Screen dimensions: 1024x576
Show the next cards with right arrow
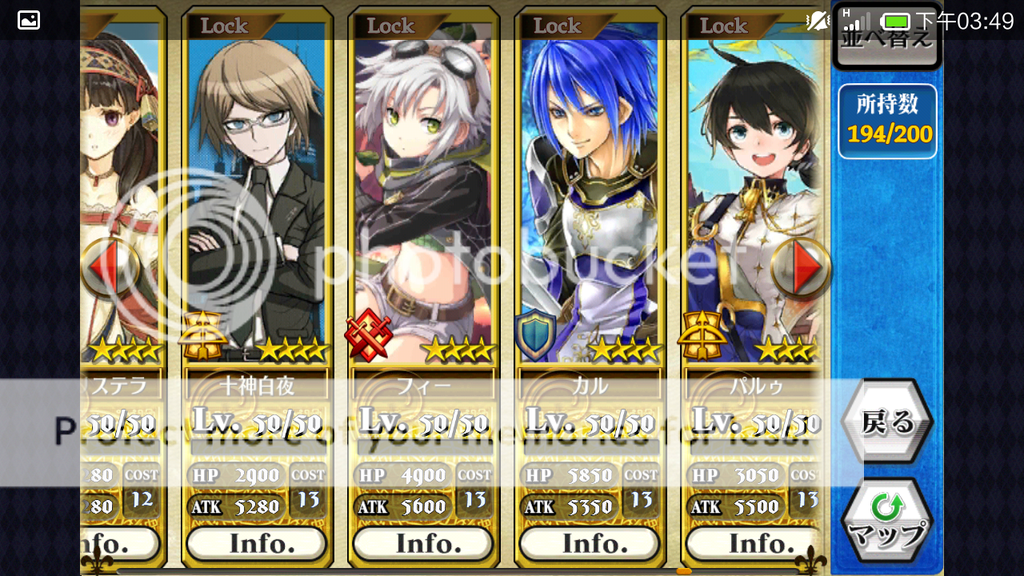[x=802, y=268]
